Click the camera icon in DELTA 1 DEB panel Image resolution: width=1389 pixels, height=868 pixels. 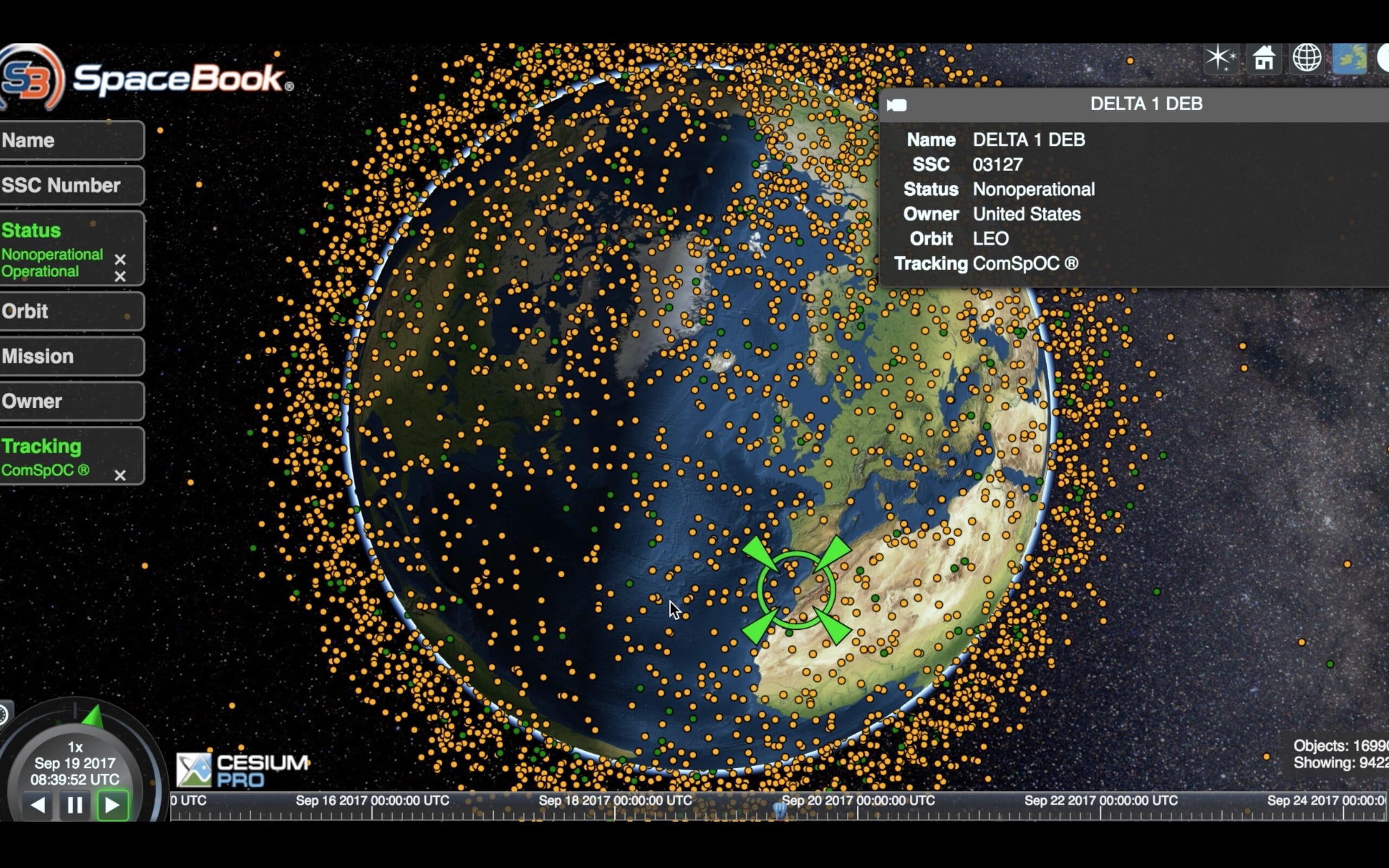point(896,105)
